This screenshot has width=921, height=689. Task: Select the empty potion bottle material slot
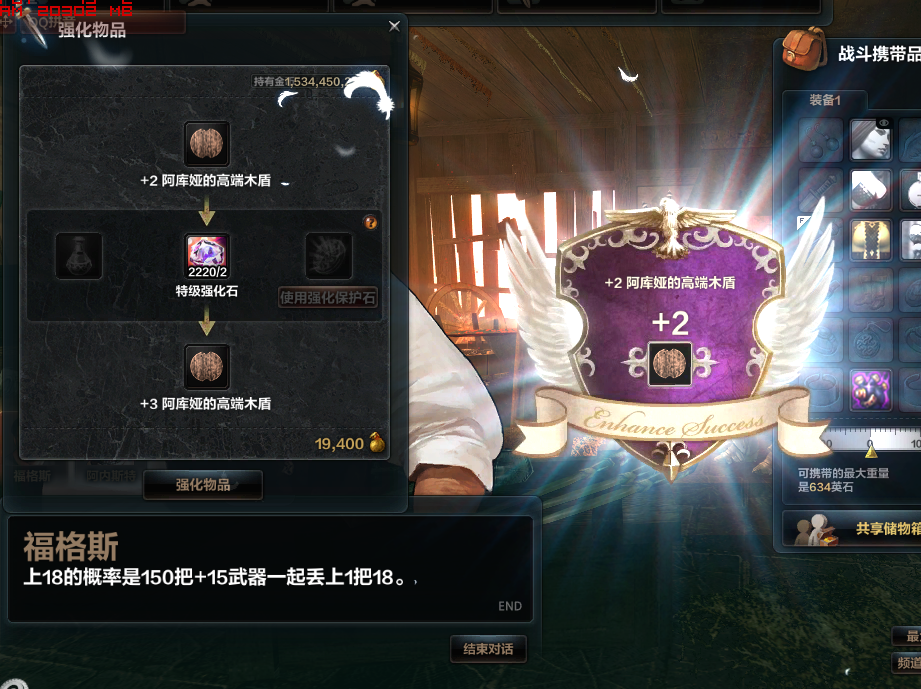(78, 256)
